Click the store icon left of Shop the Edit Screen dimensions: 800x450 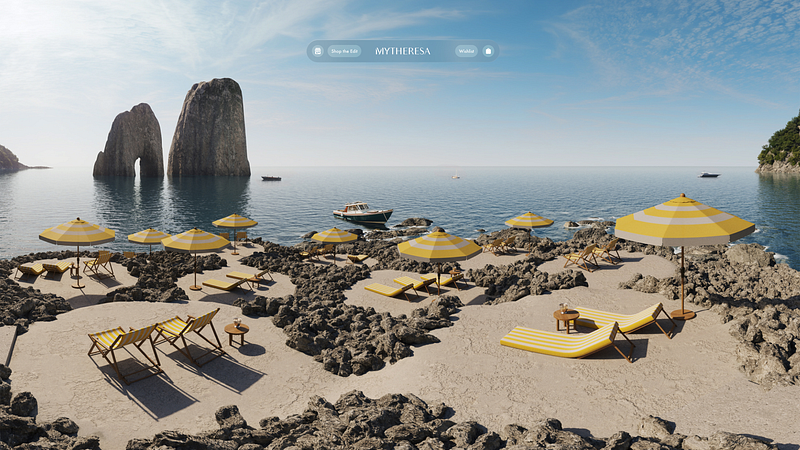(x=318, y=51)
